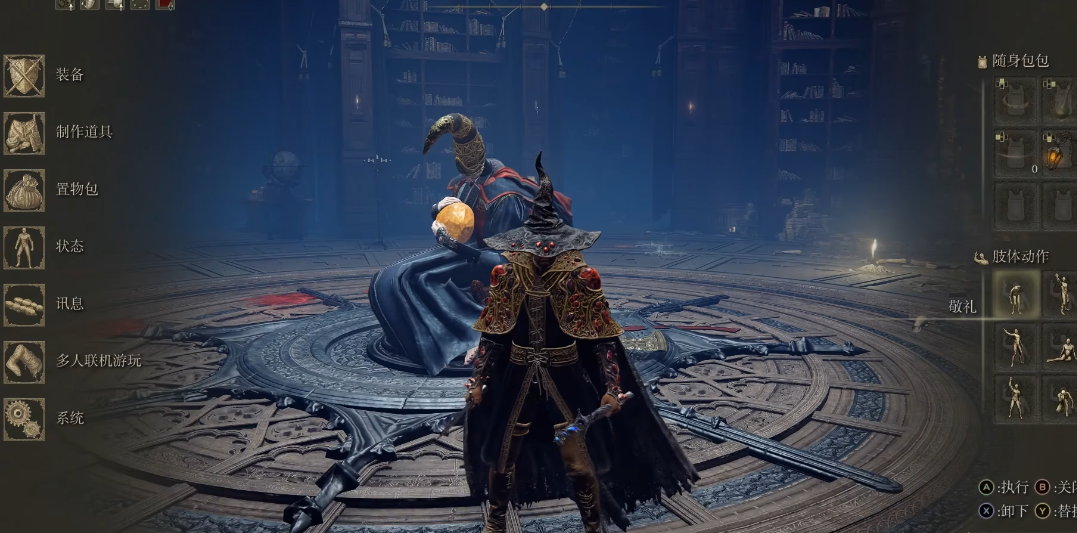Open the 置物包 inventory menu

point(24,190)
